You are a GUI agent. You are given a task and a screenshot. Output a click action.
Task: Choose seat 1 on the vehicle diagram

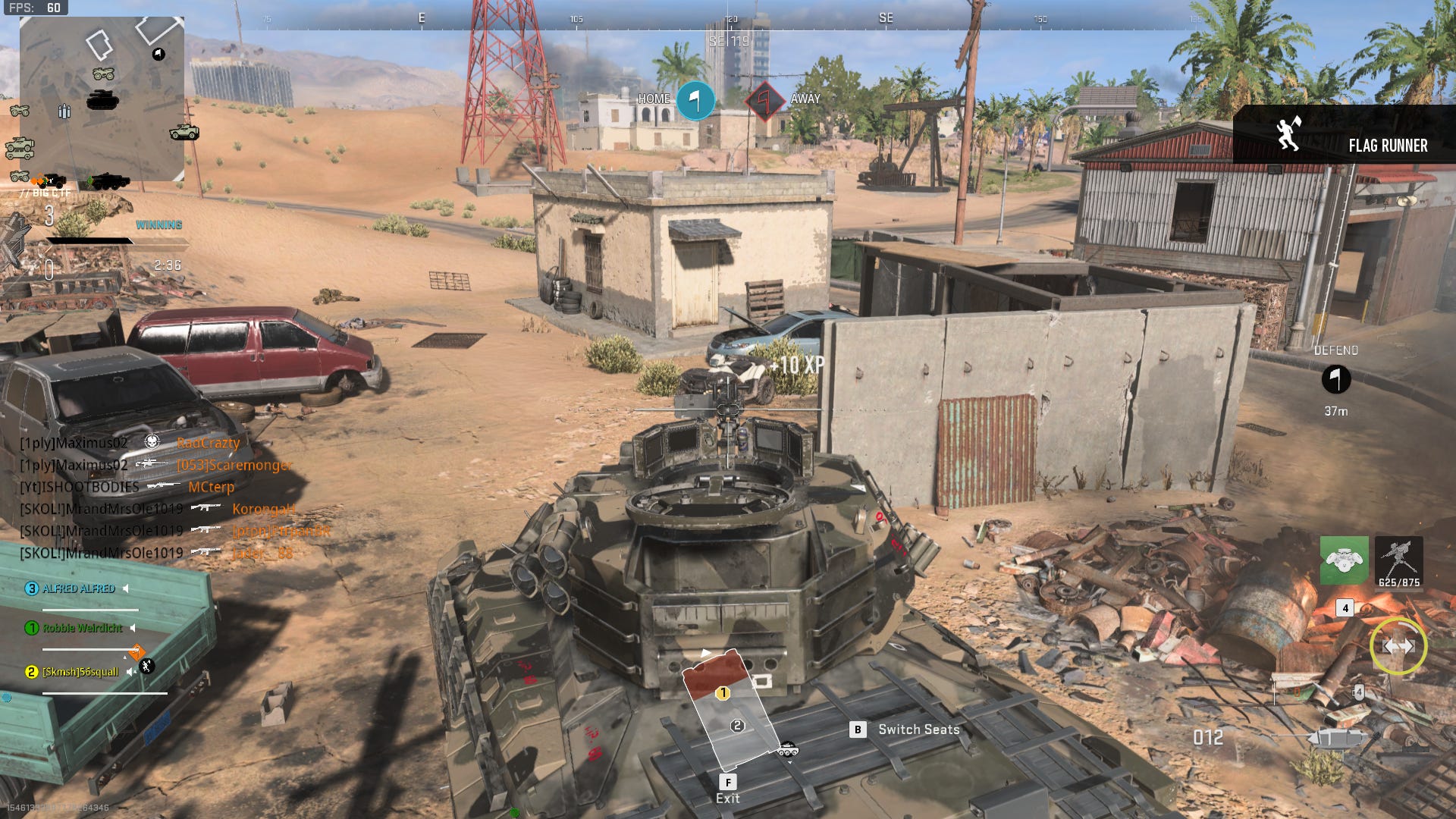click(x=723, y=693)
